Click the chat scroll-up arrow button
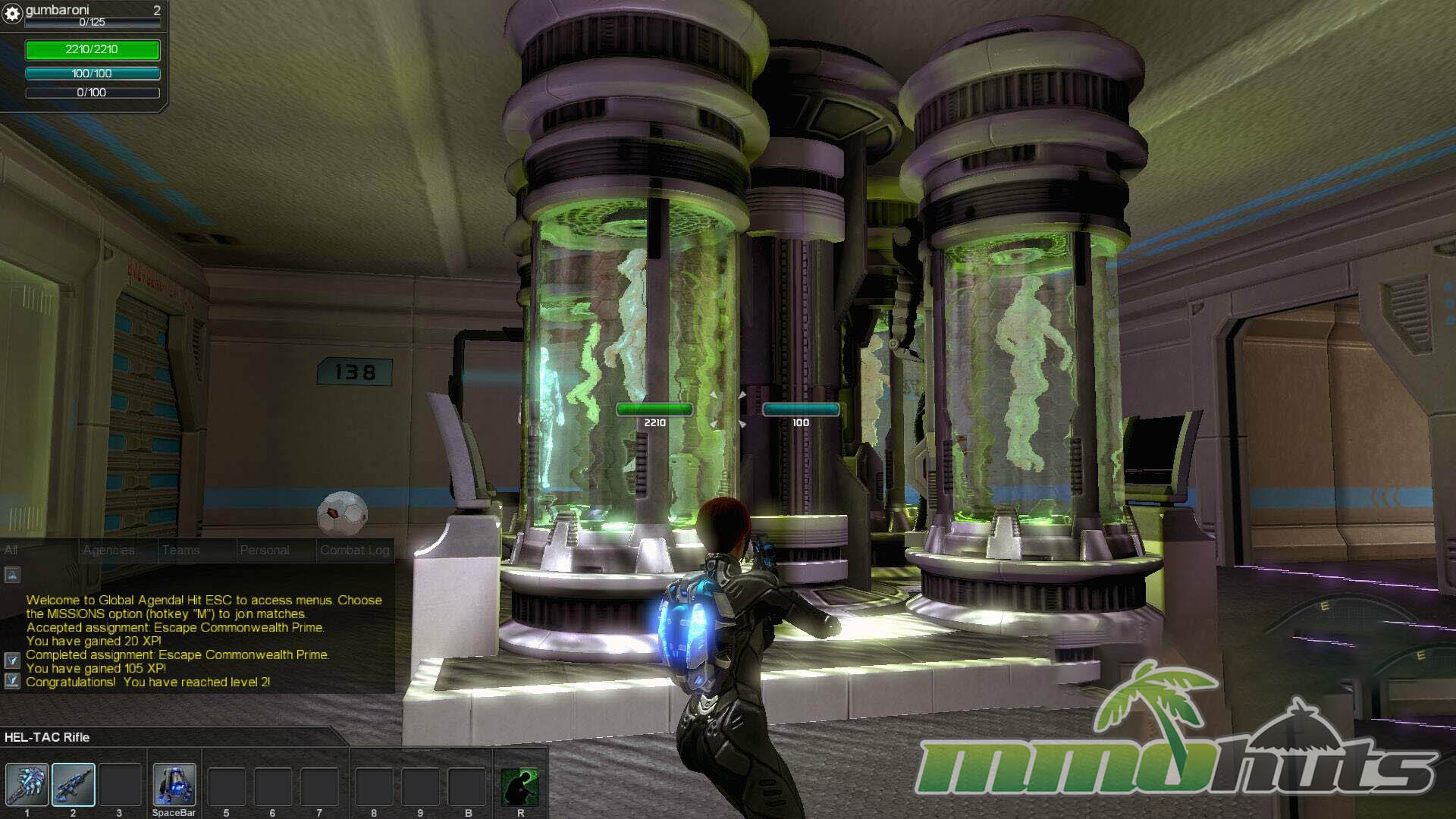Screen dimensions: 1456x819 (12, 575)
